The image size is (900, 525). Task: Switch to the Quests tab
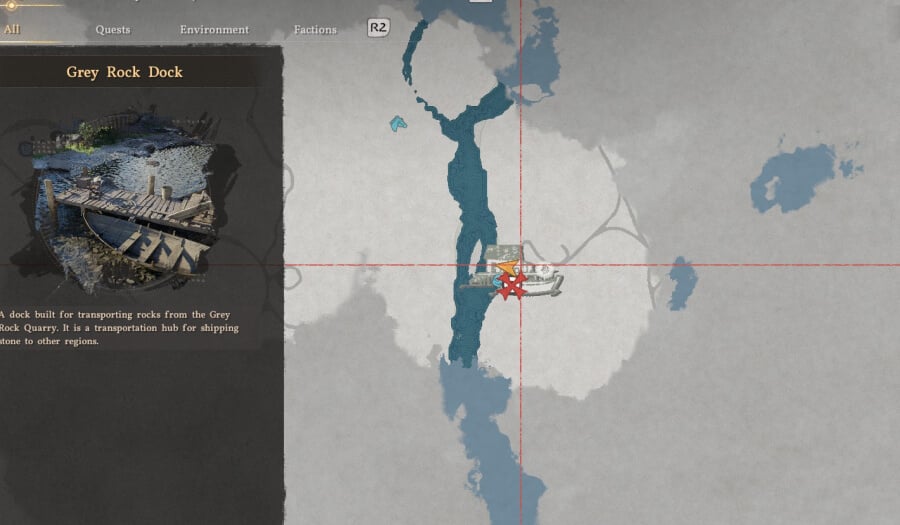click(113, 29)
